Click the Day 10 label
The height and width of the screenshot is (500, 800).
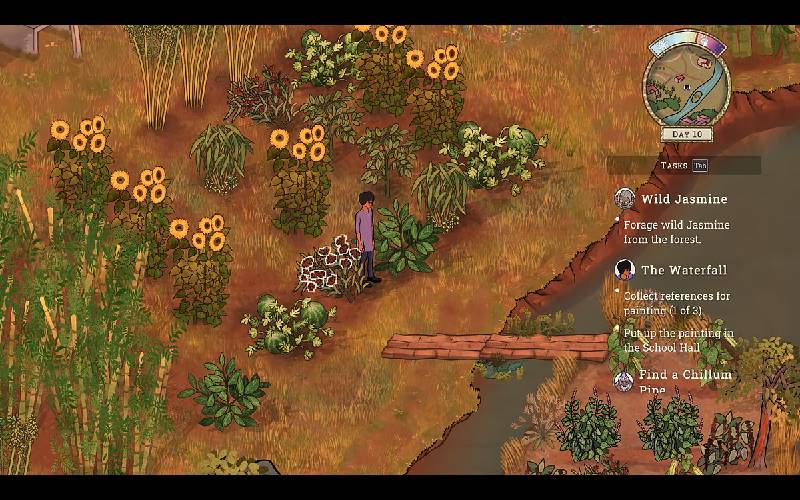click(x=686, y=134)
